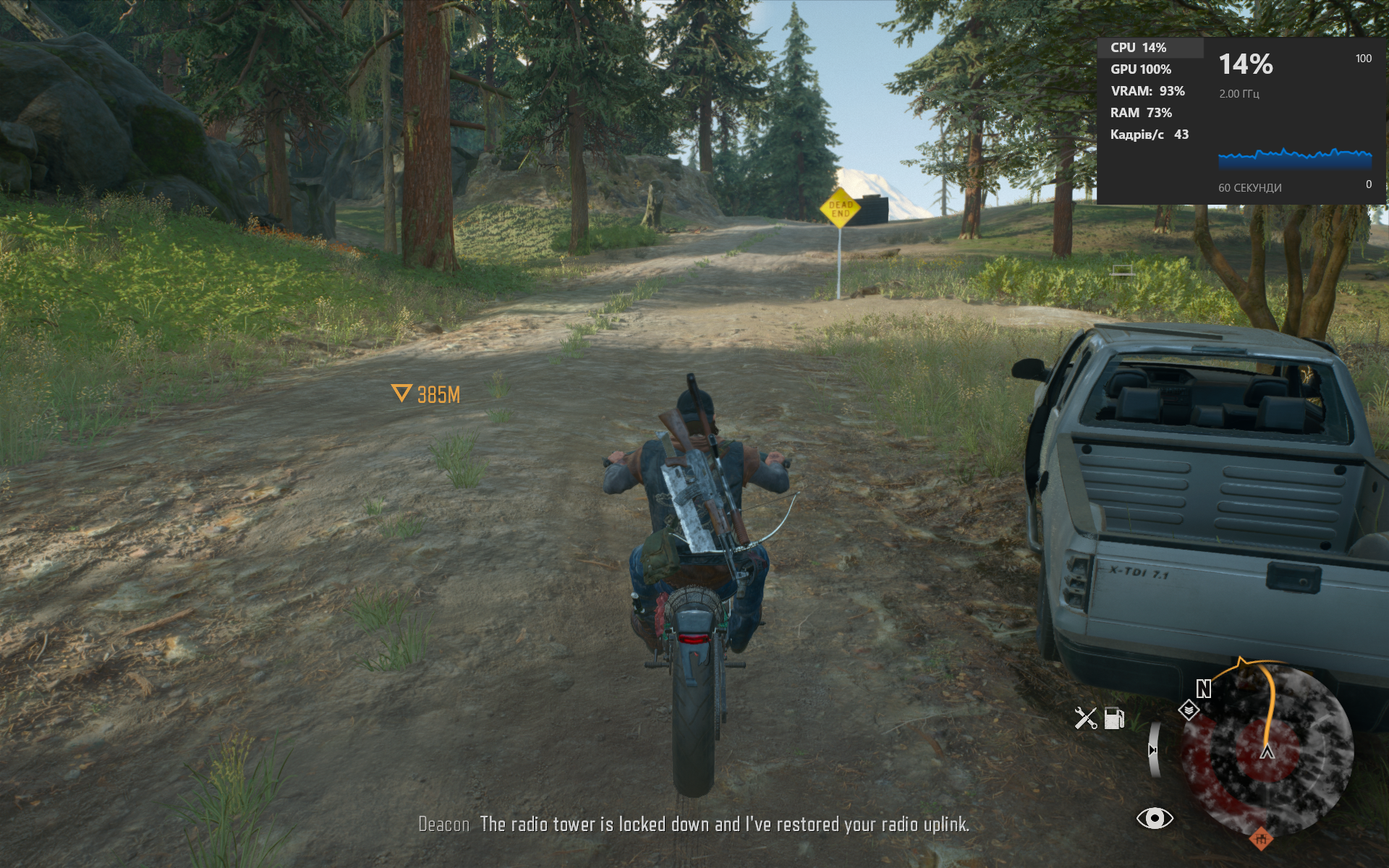Switch to the GPU tab in performance overlay
Image resolution: width=1389 pixels, height=868 pixels.
[1140, 69]
